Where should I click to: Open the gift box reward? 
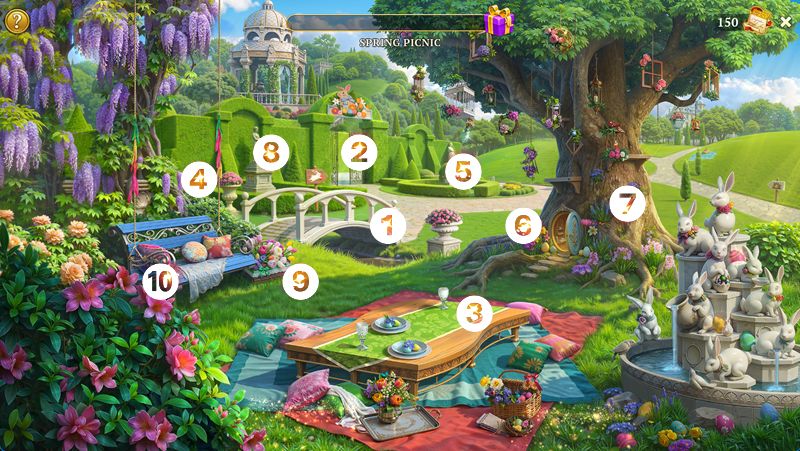click(x=498, y=20)
